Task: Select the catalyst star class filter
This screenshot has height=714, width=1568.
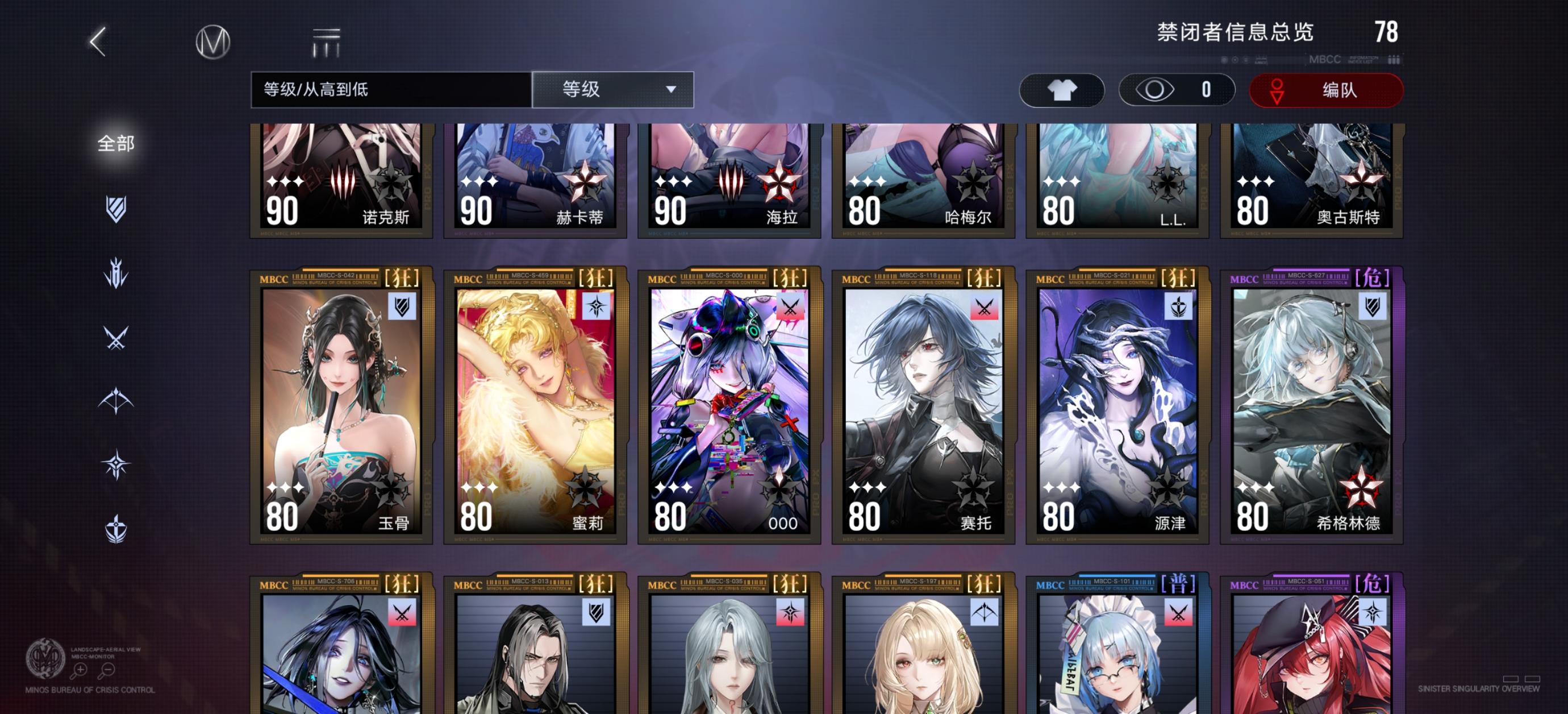Action: point(116,463)
